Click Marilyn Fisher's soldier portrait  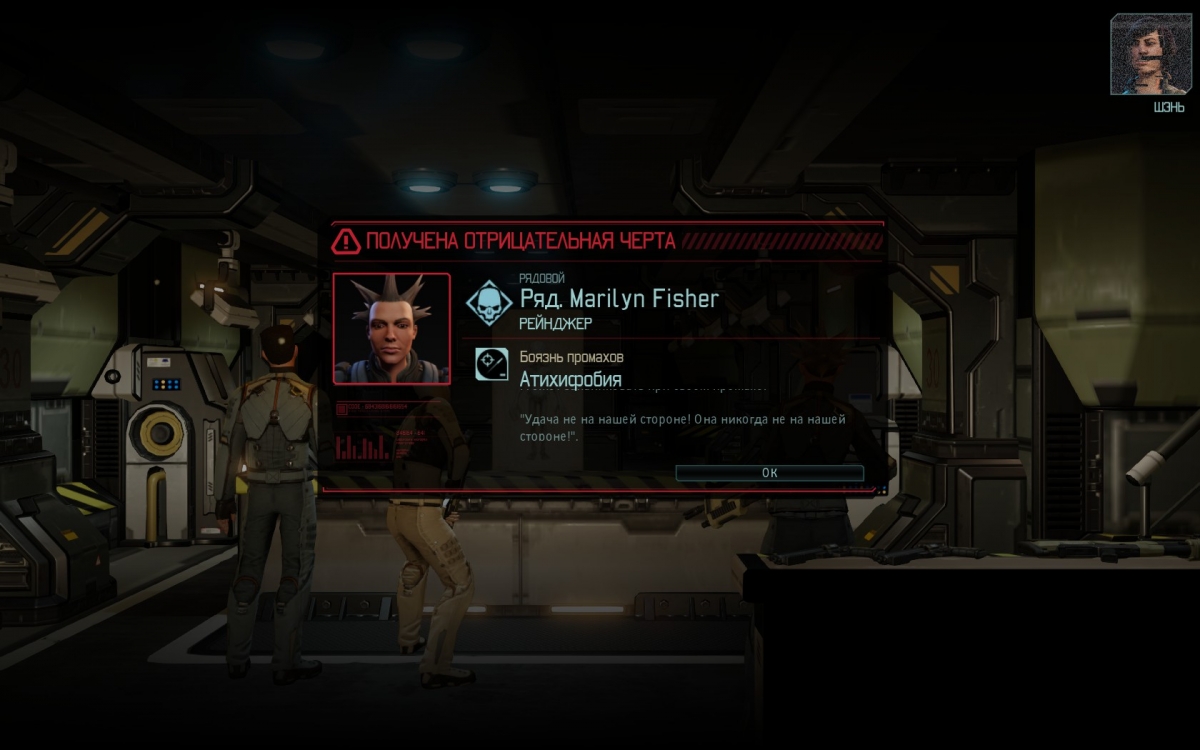point(391,329)
